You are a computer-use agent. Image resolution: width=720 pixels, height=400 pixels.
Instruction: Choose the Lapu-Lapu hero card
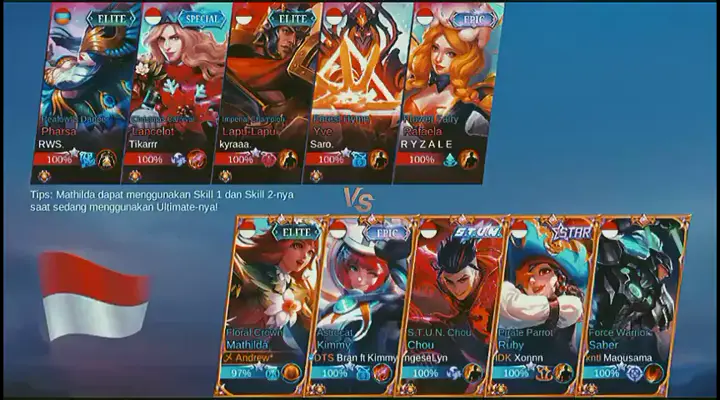click(x=267, y=90)
